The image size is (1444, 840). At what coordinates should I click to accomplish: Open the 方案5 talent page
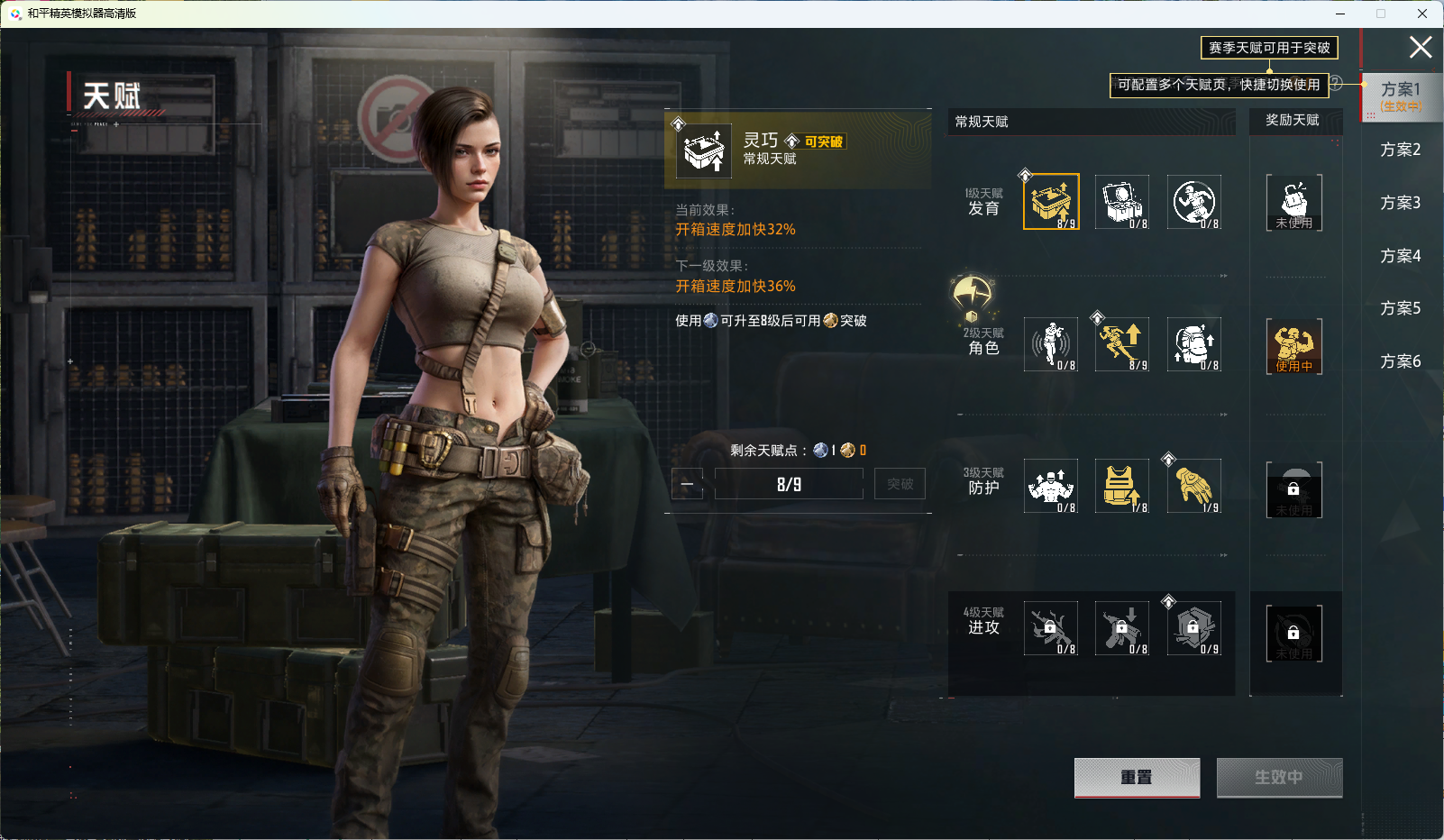click(x=1400, y=308)
